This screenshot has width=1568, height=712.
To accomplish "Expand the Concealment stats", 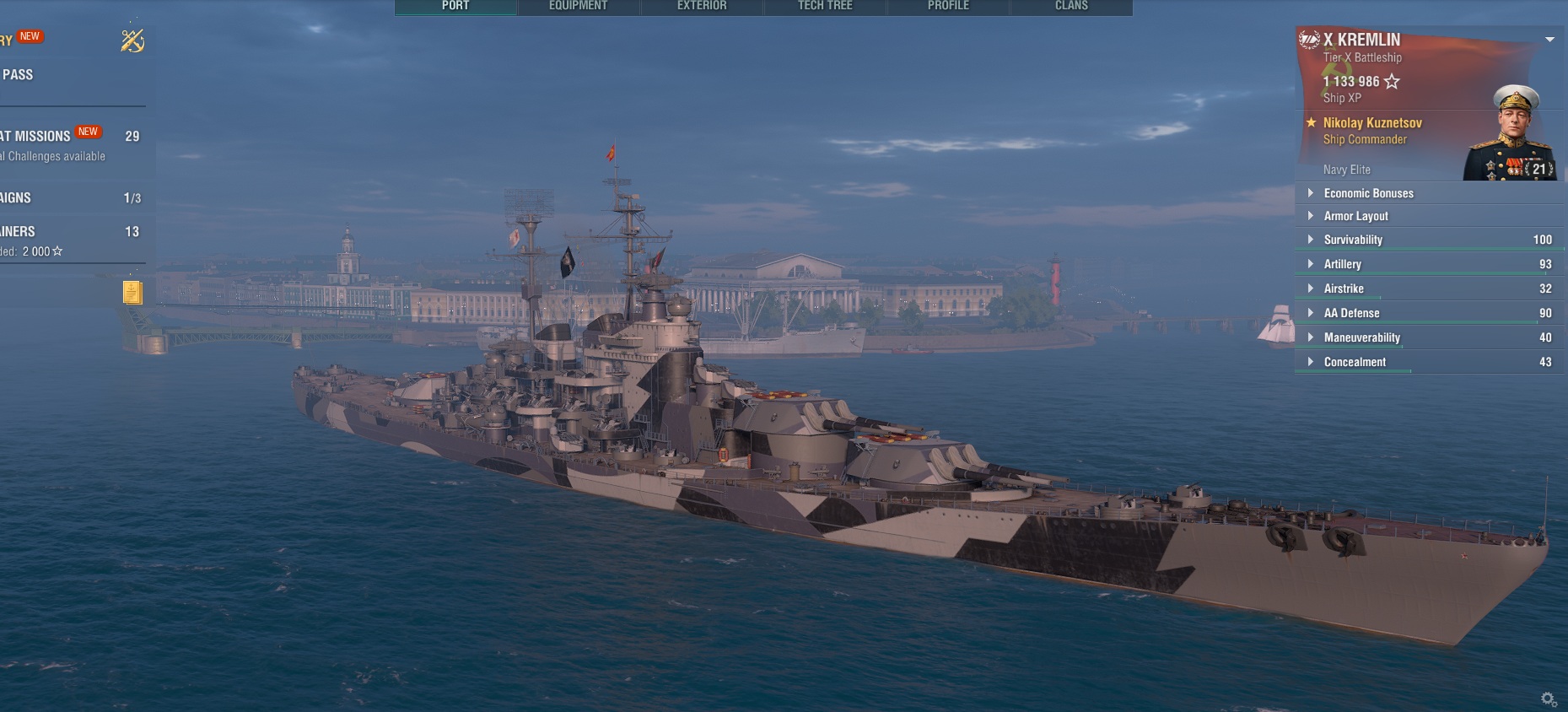I will pos(1355,362).
